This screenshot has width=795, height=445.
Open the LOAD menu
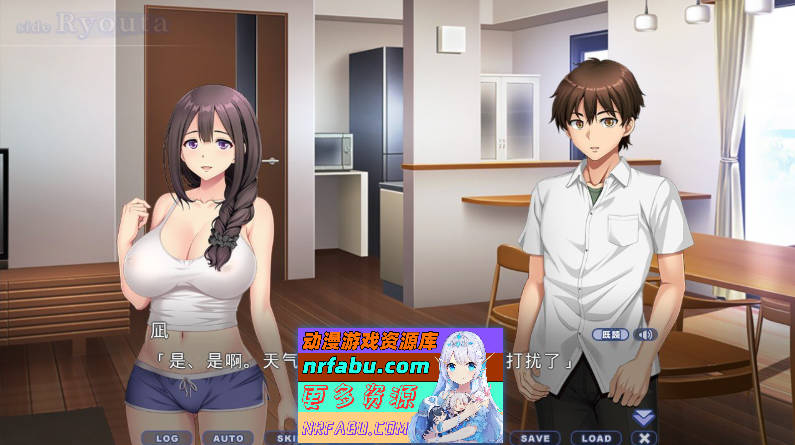596,437
